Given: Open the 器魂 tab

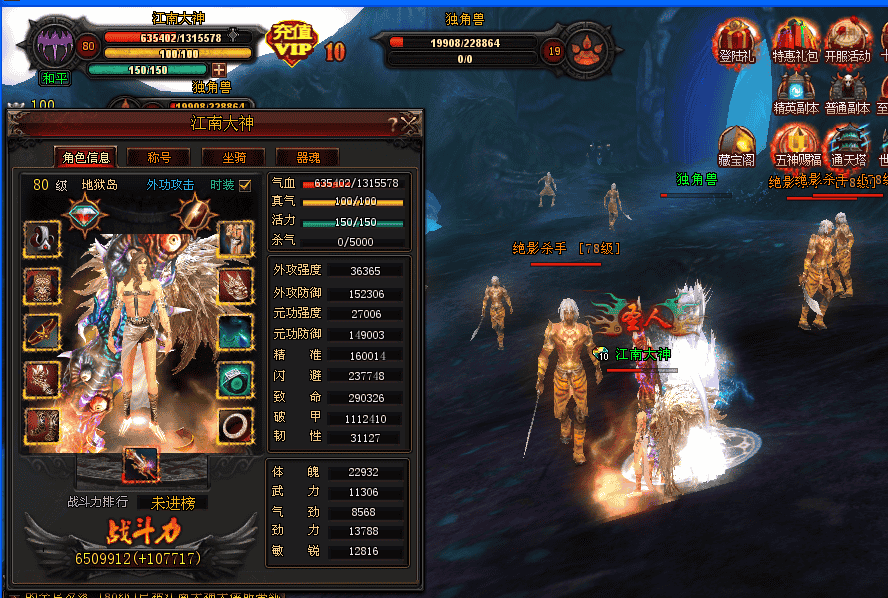Looking at the screenshot, I should [x=308, y=157].
